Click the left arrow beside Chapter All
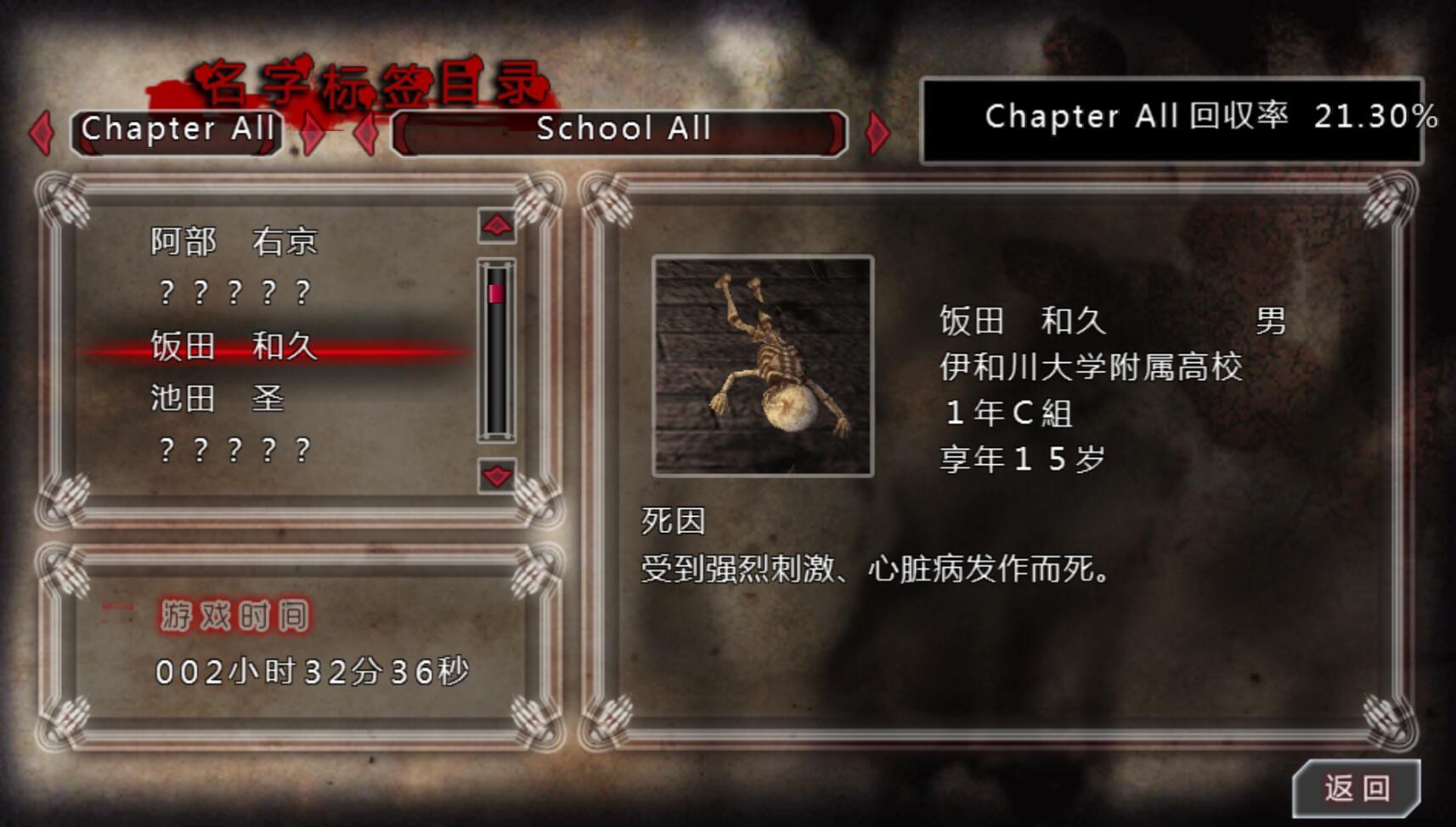Screen dimensions: 1456x827 [41, 133]
